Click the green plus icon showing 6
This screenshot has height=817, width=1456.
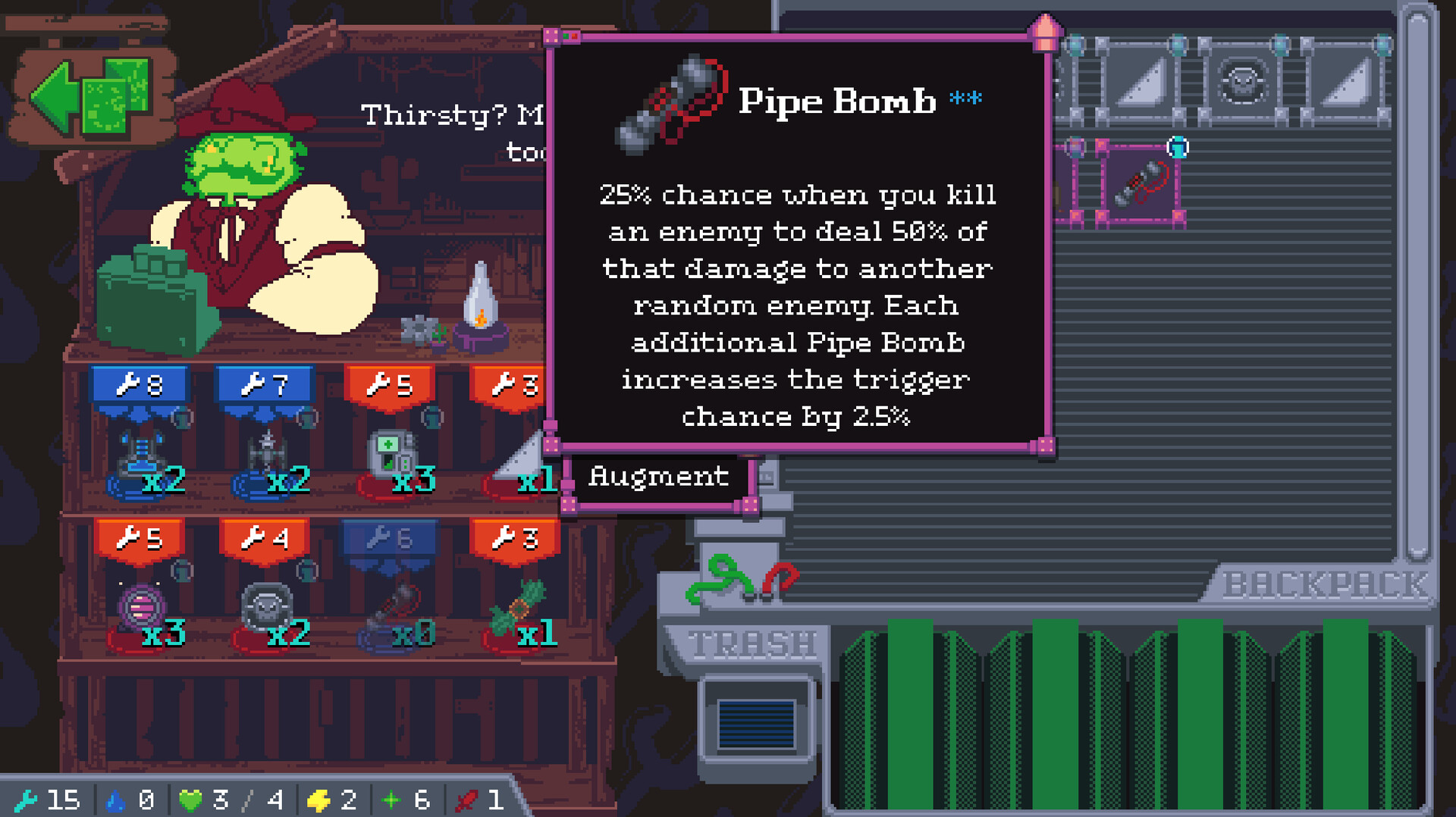[x=393, y=798]
